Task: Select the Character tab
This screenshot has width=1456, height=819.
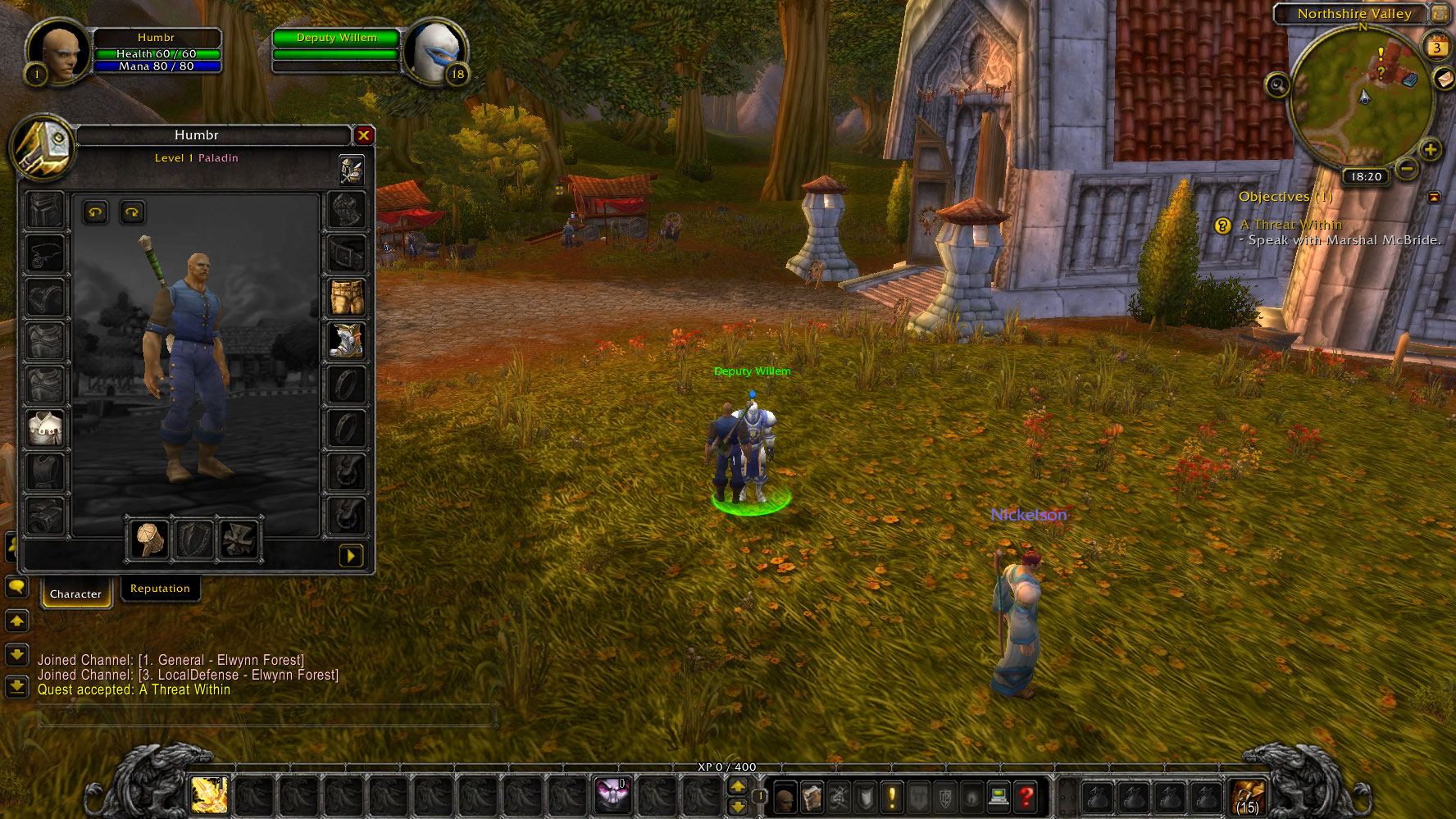Action: tap(75, 594)
